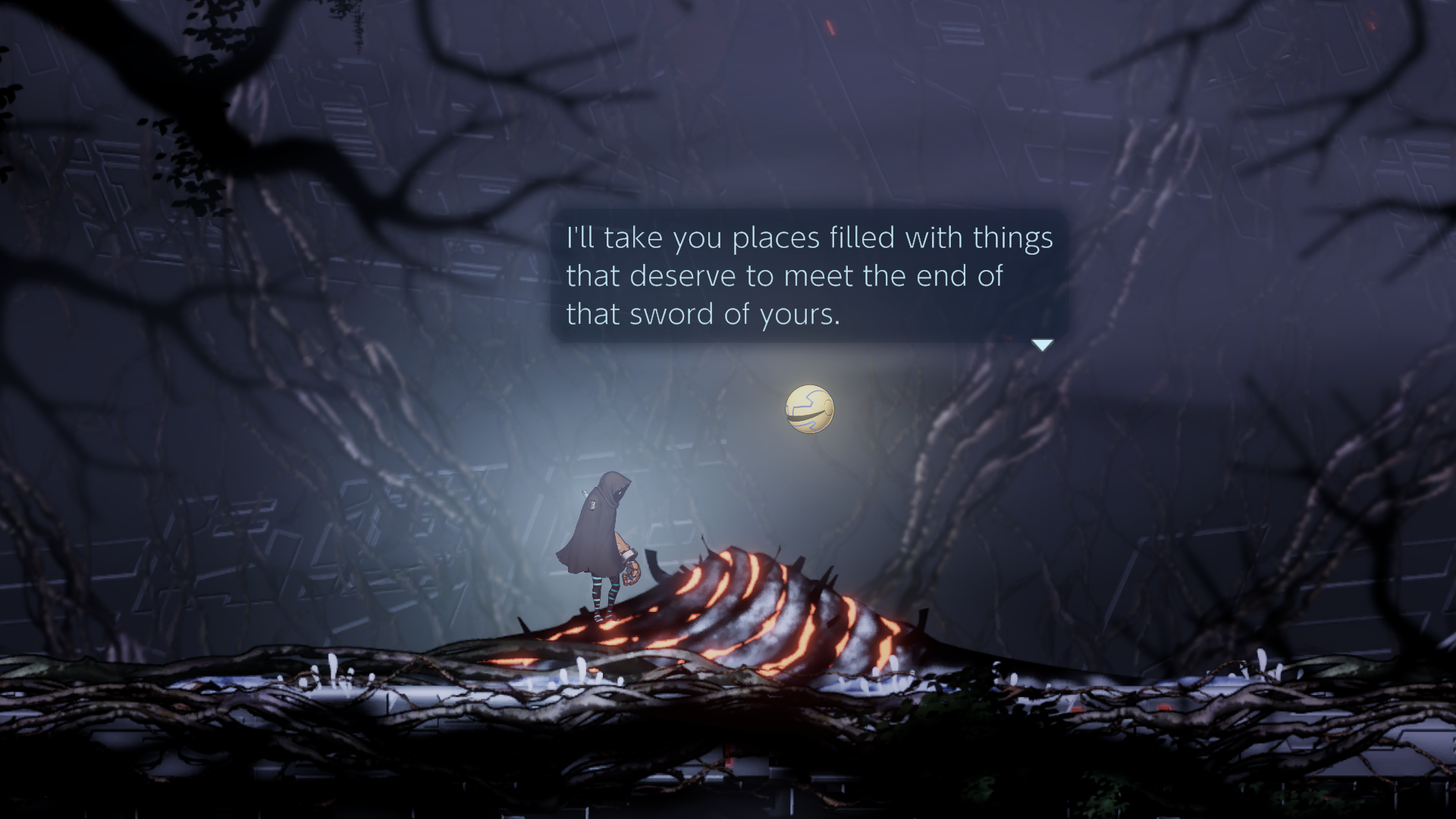Click the sword hilt on the character's back
This screenshot has height=819, width=1456.
[585, 493]
